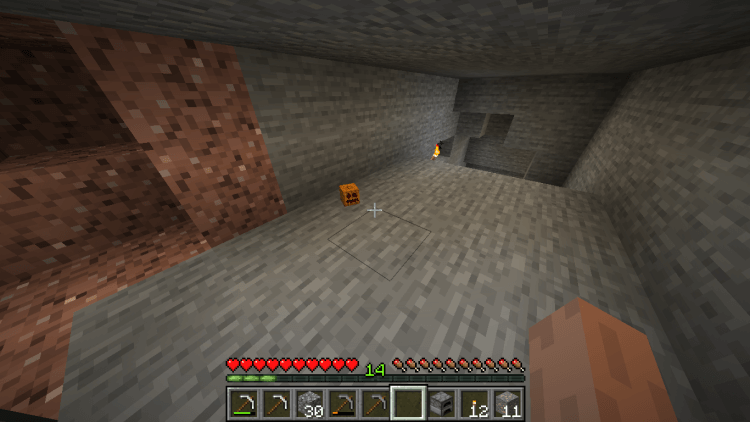Select the pickaxe with orange durability bar
This screenshot has height=422, width=750.
point(342,404)
